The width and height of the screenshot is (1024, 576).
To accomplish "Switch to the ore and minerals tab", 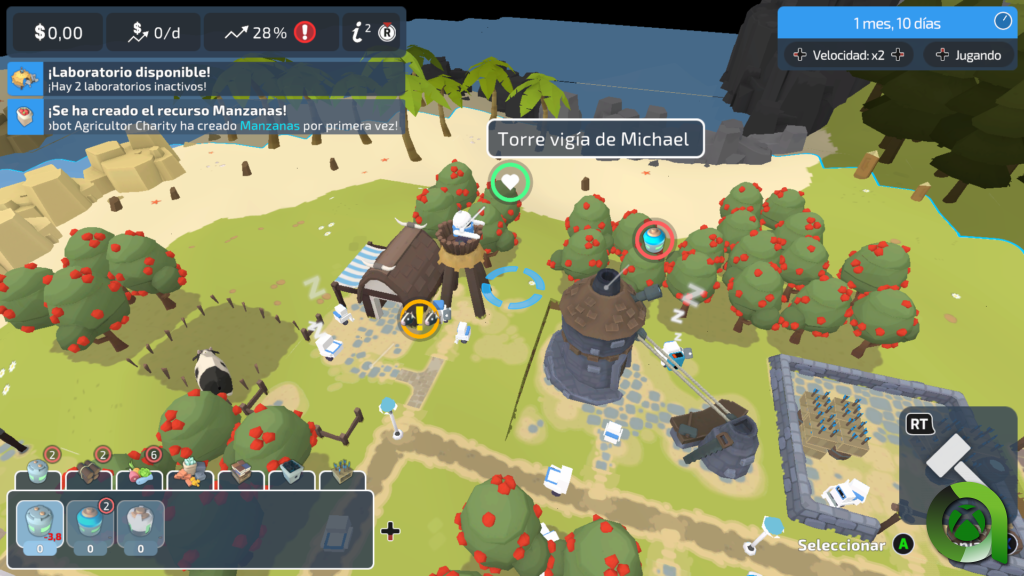I will point(190,472).
